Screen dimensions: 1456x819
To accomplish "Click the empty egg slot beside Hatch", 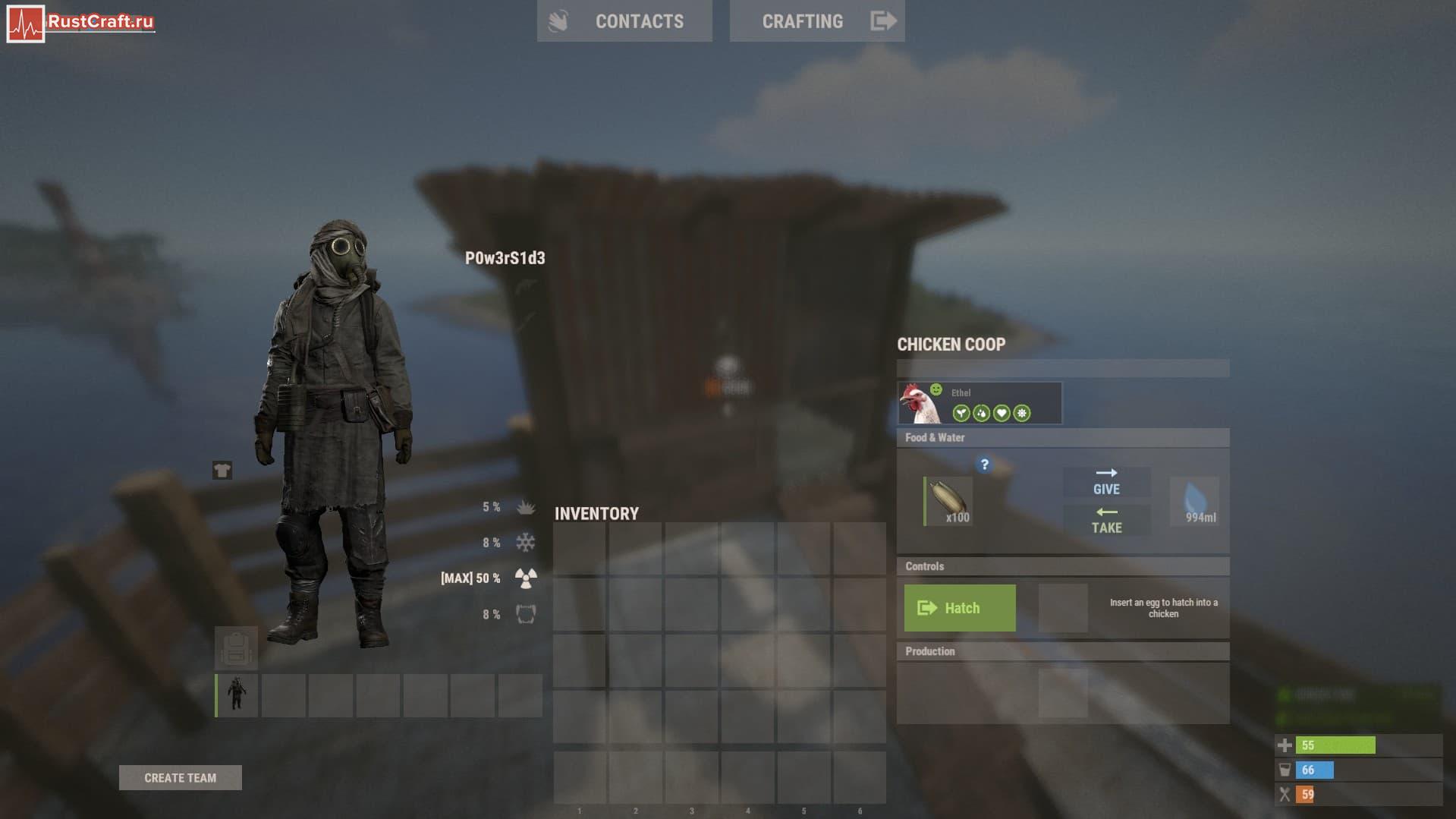I will pyautogui.click(x=1062, y=608).
